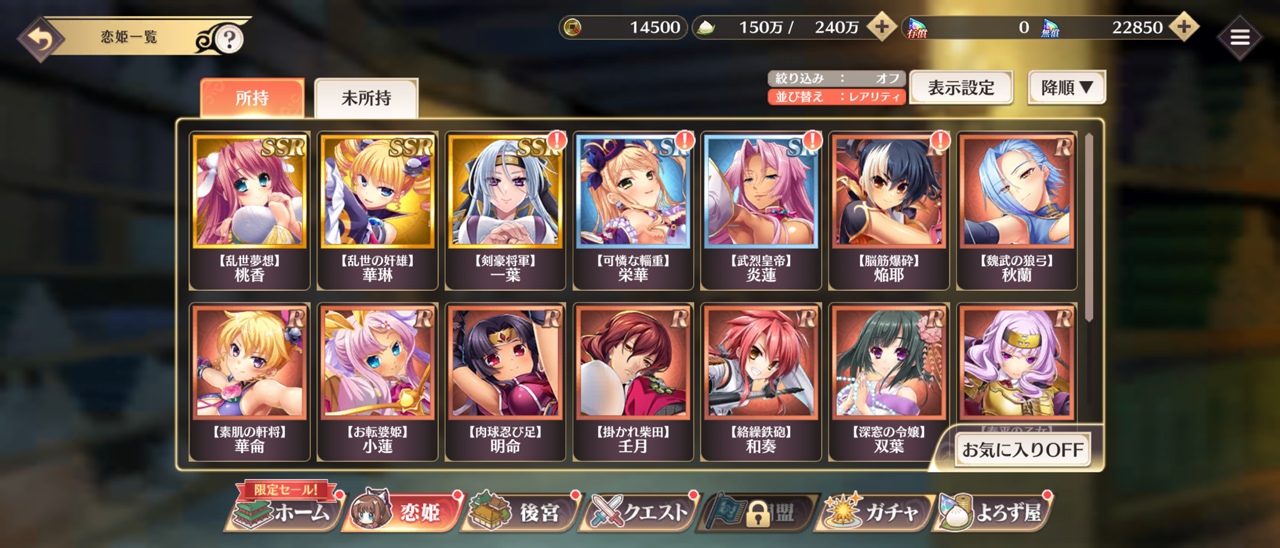Viewport: 1280px width, 548px height.
Task: Open the hamburger main menu
Action: (1240, 38)
